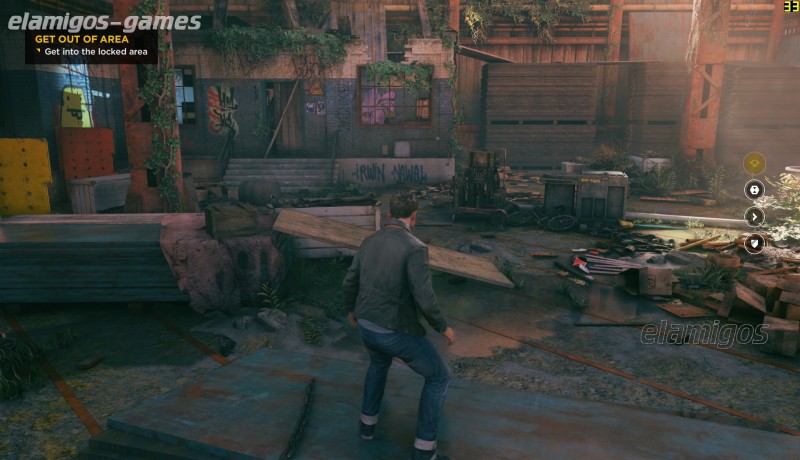
Task: Select the hexagon time stop ability icon
Action: 754,189
